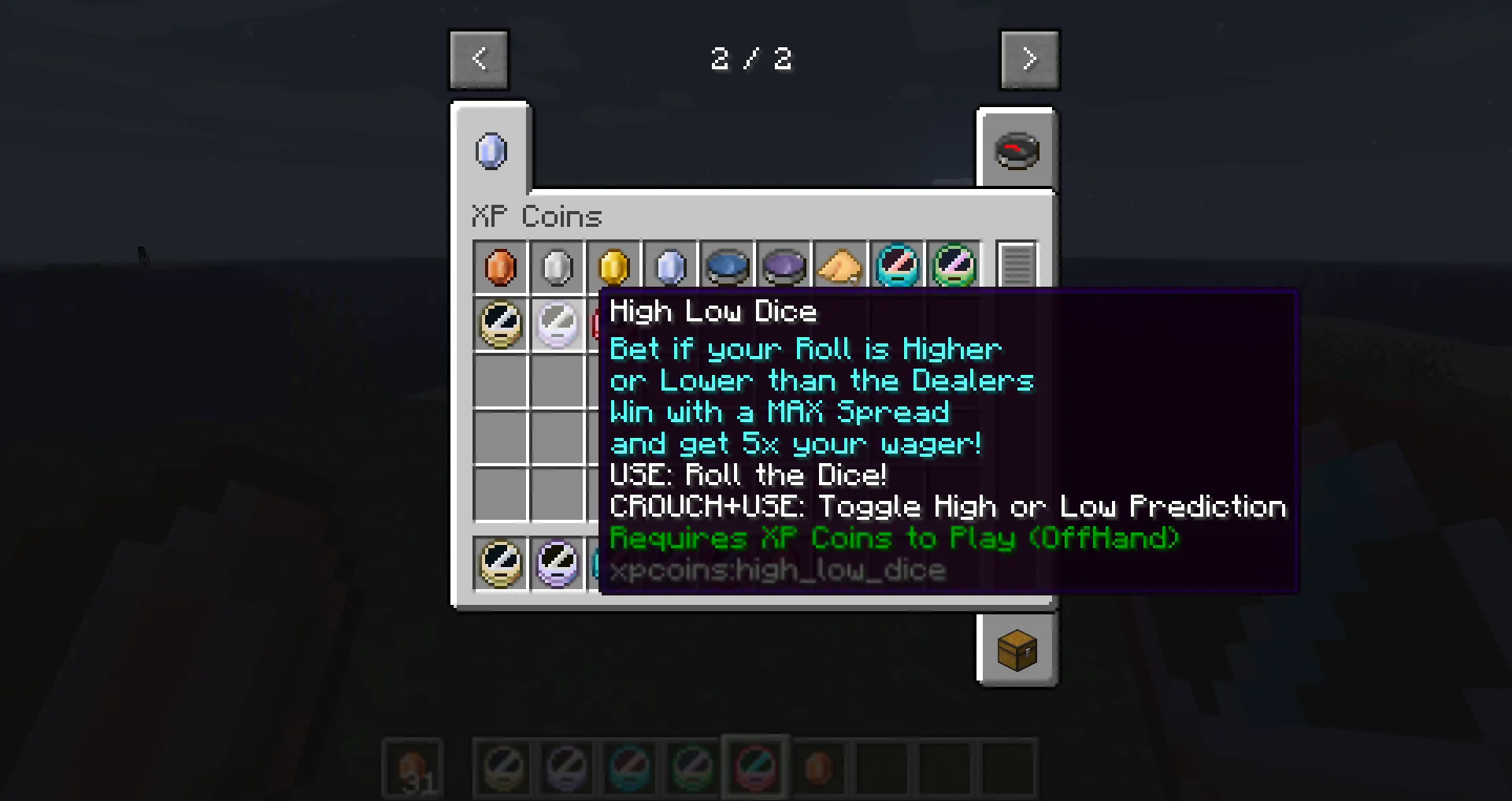This screenshot has width=1512, height=801.
Task: Select the red dice in the hotbar
Action: pos(754,768)
